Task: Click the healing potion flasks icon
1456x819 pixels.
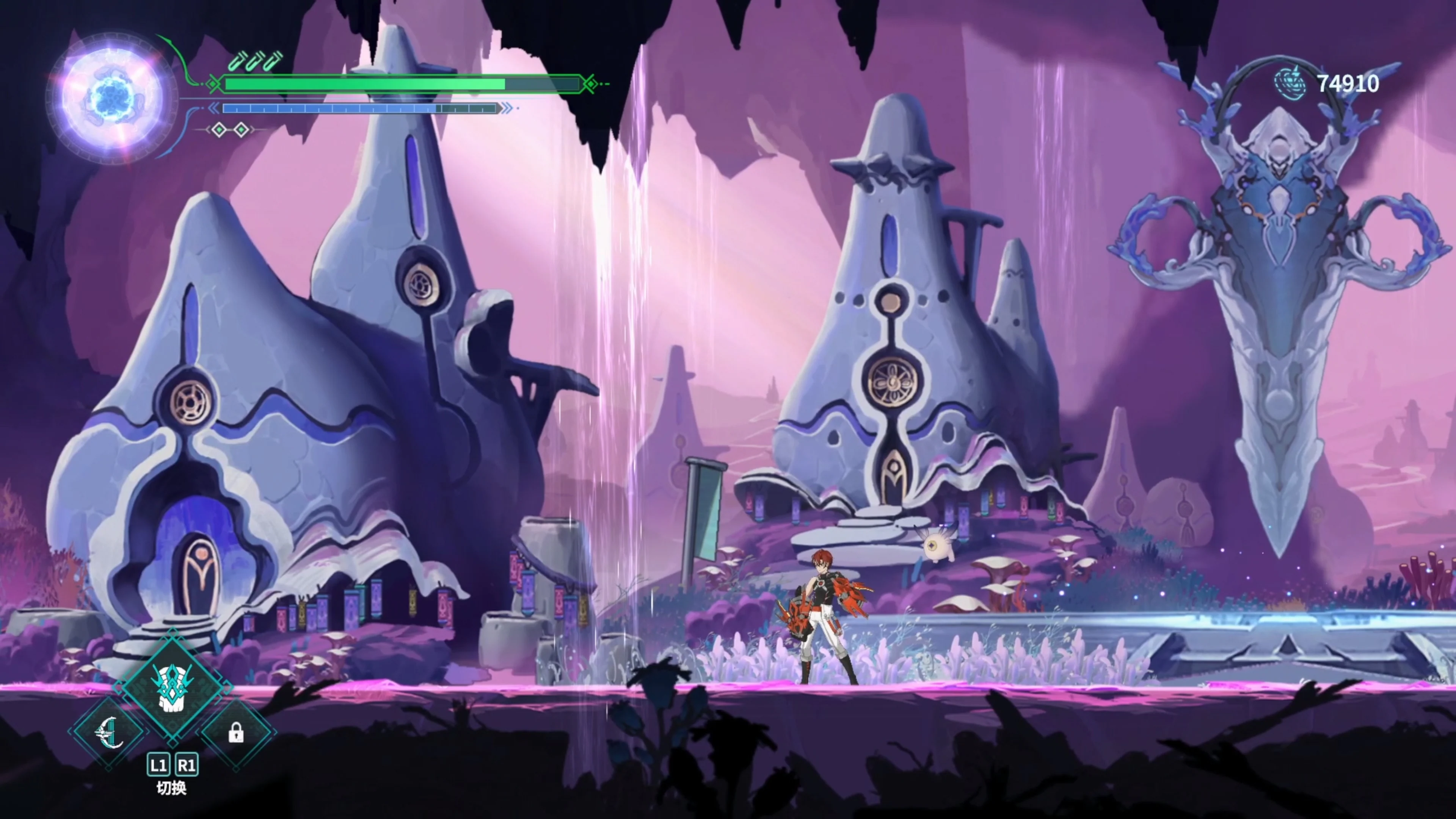Action: [x=253, y=61]
